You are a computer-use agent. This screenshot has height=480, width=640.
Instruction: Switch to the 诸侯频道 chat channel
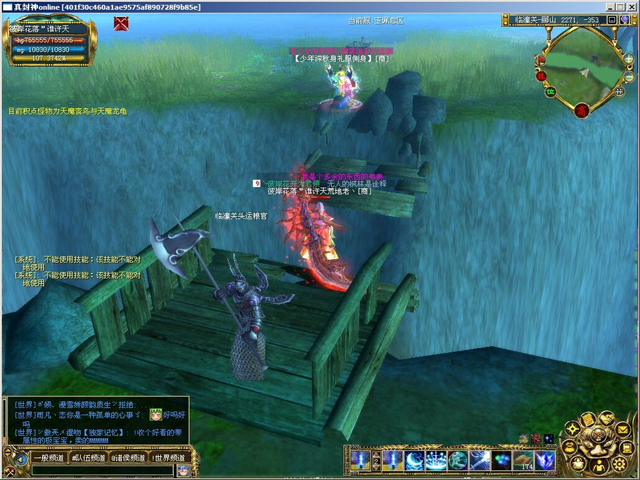[x=127, y=457]
